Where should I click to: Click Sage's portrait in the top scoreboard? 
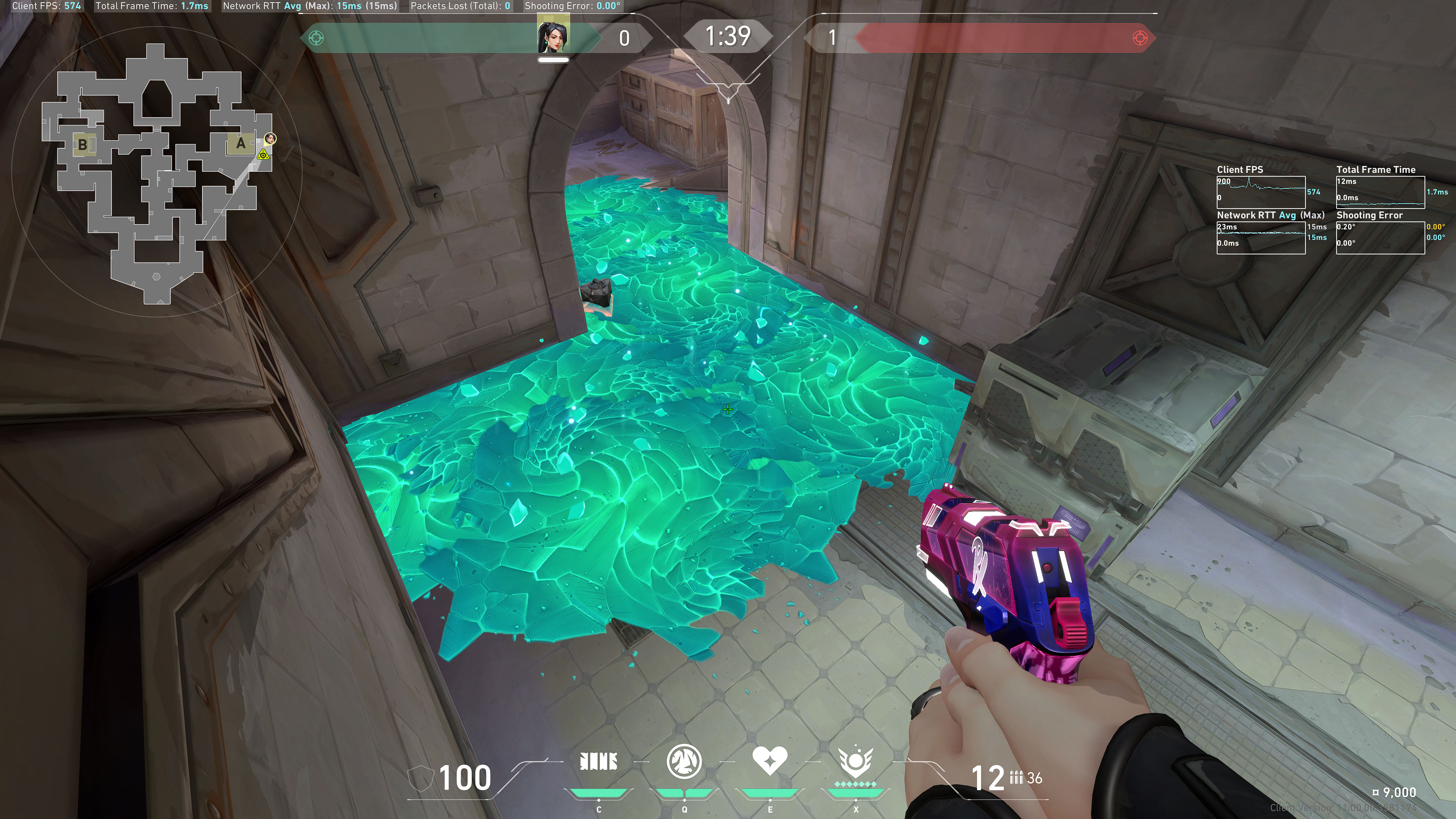(553, 36)
